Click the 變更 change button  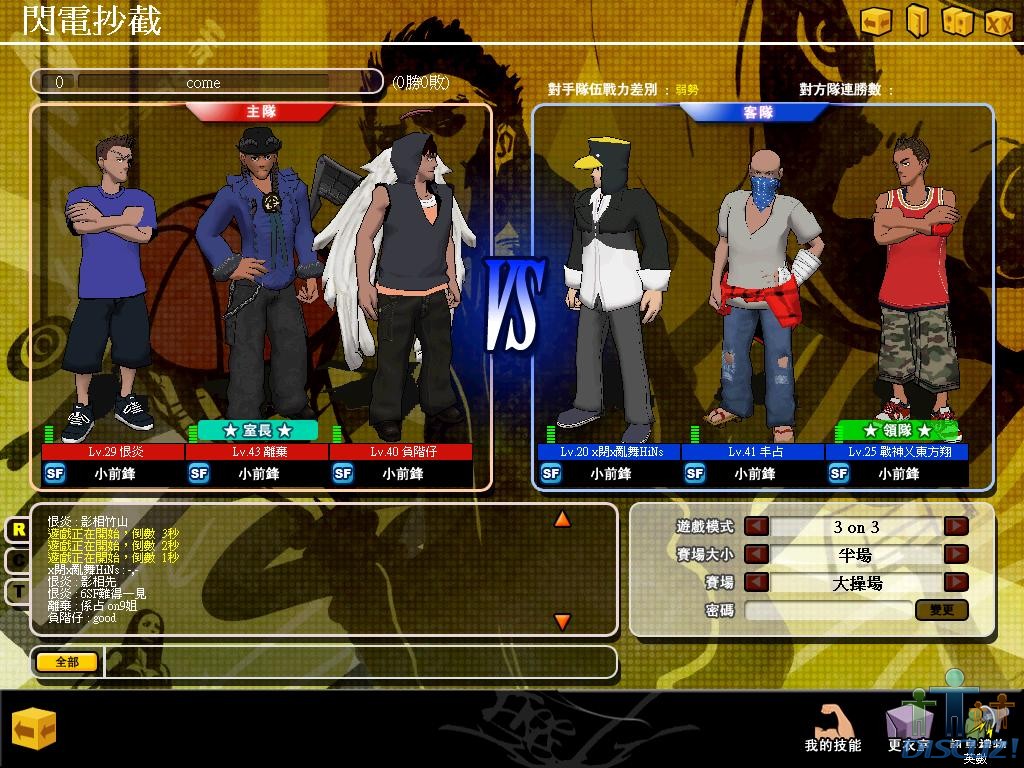[x=941, y=609]
